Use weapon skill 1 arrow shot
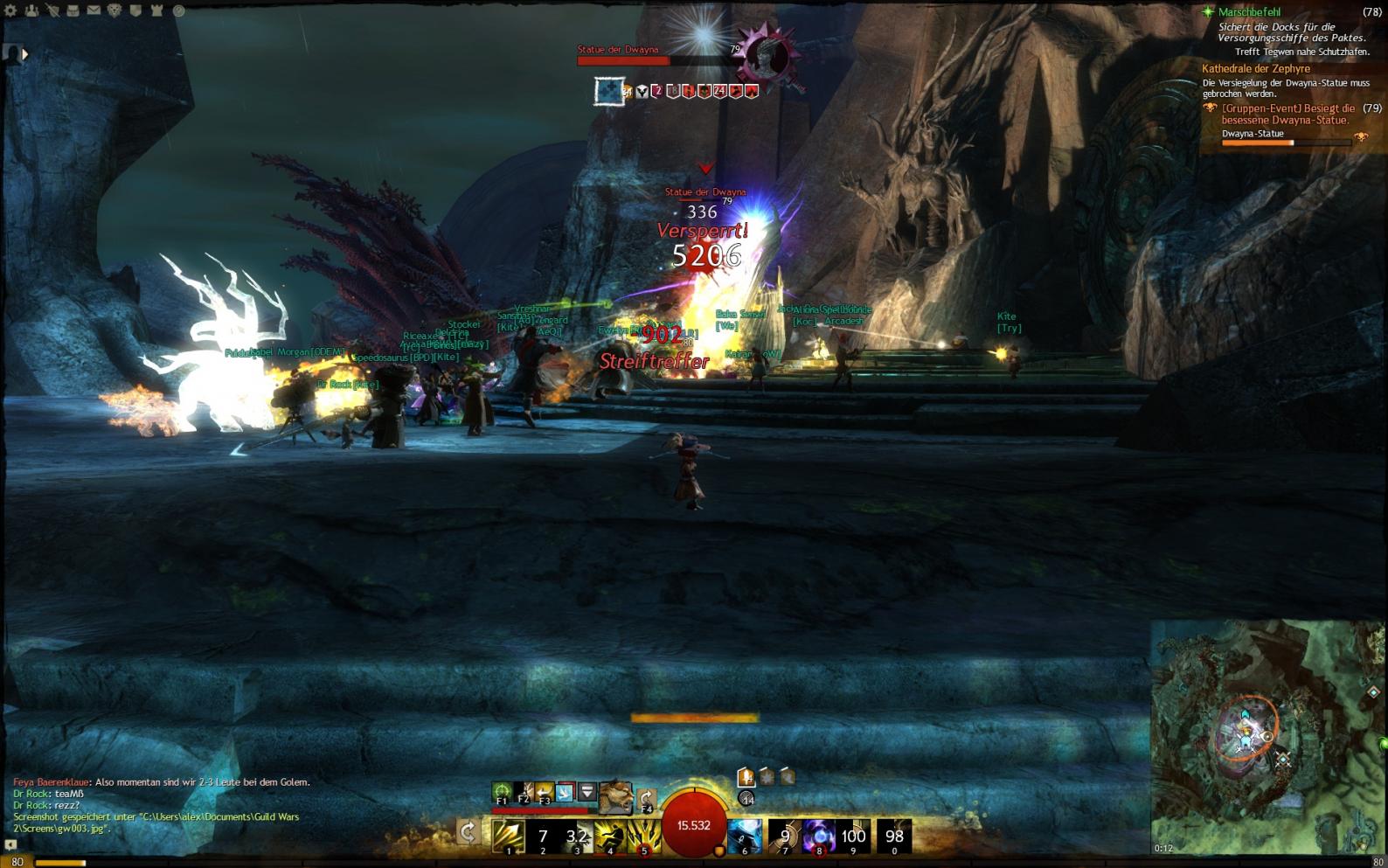 click(x=509, y=836)
